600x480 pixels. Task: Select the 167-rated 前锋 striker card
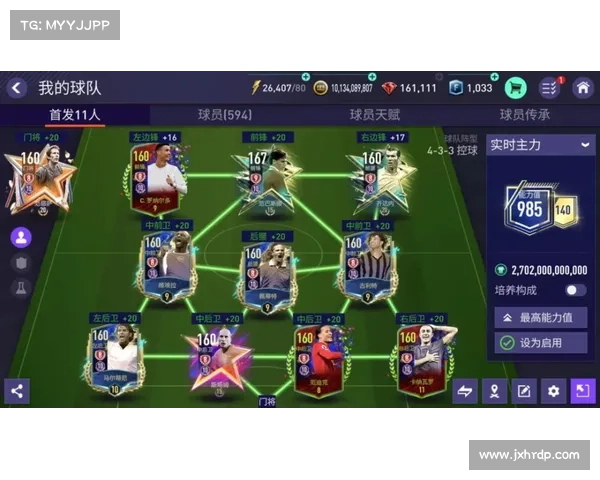coord(260,172)
